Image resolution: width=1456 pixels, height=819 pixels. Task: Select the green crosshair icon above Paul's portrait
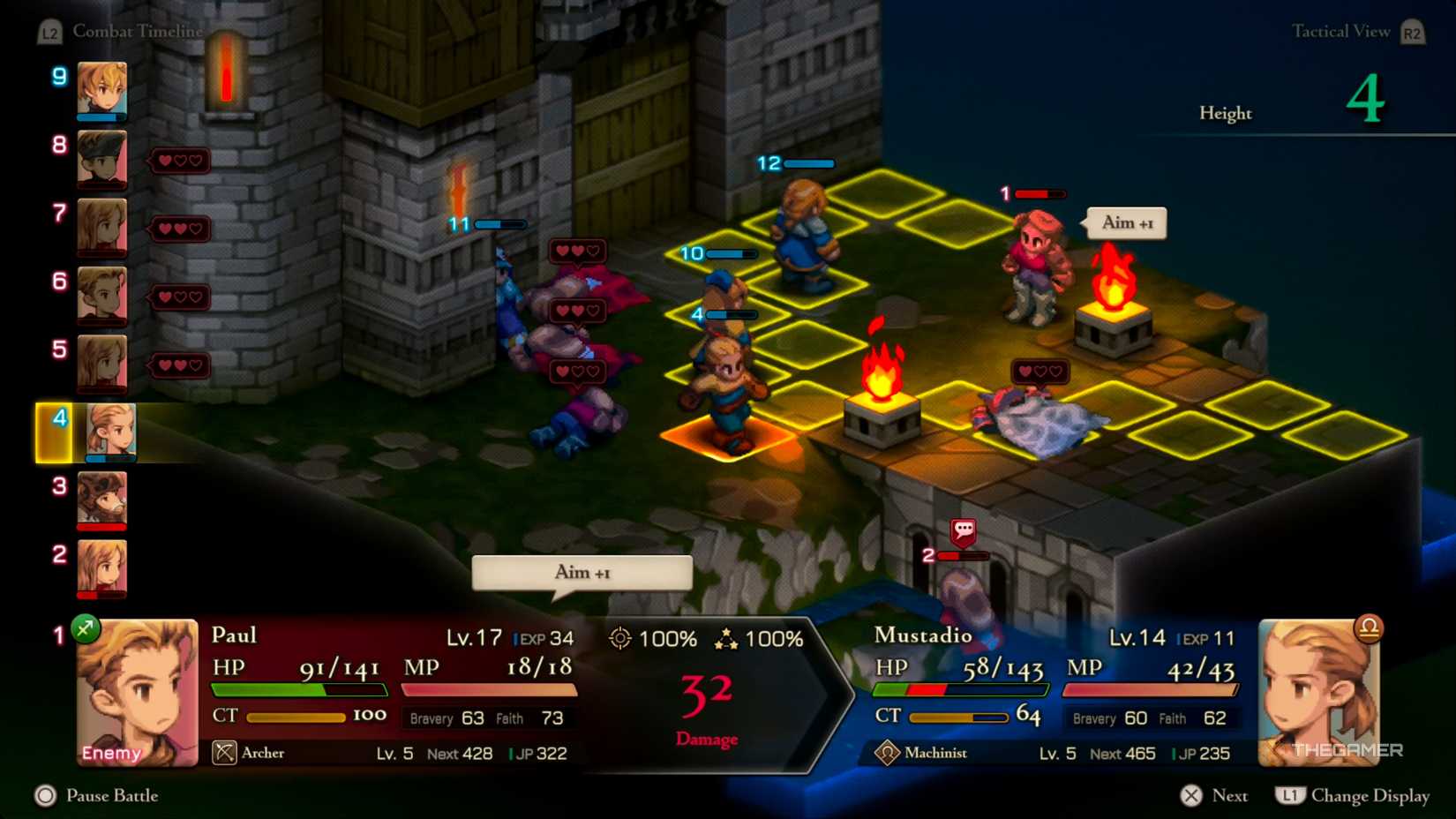click(x=85, y=628)
